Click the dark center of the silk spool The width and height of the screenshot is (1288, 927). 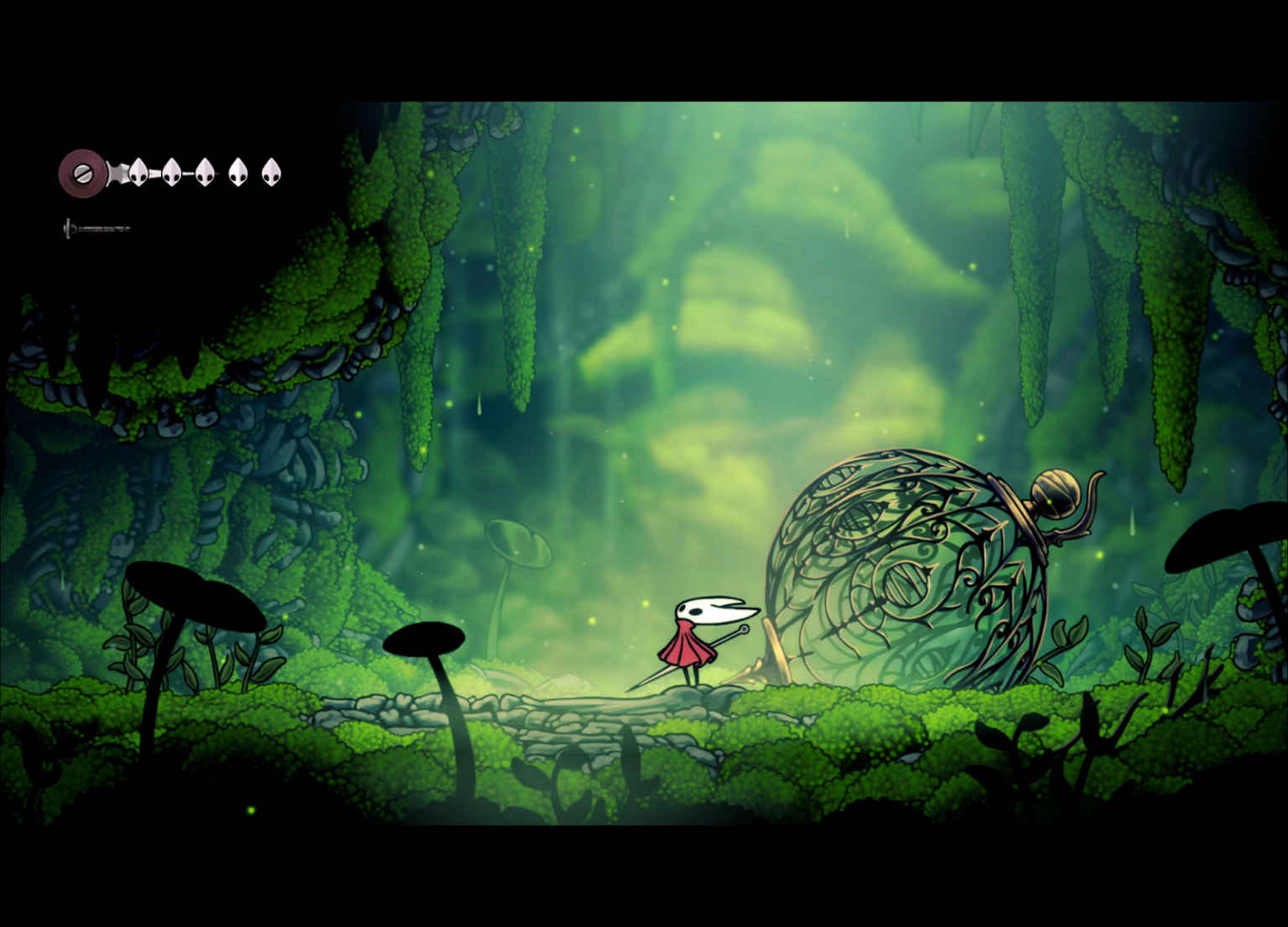click(82, 174)
